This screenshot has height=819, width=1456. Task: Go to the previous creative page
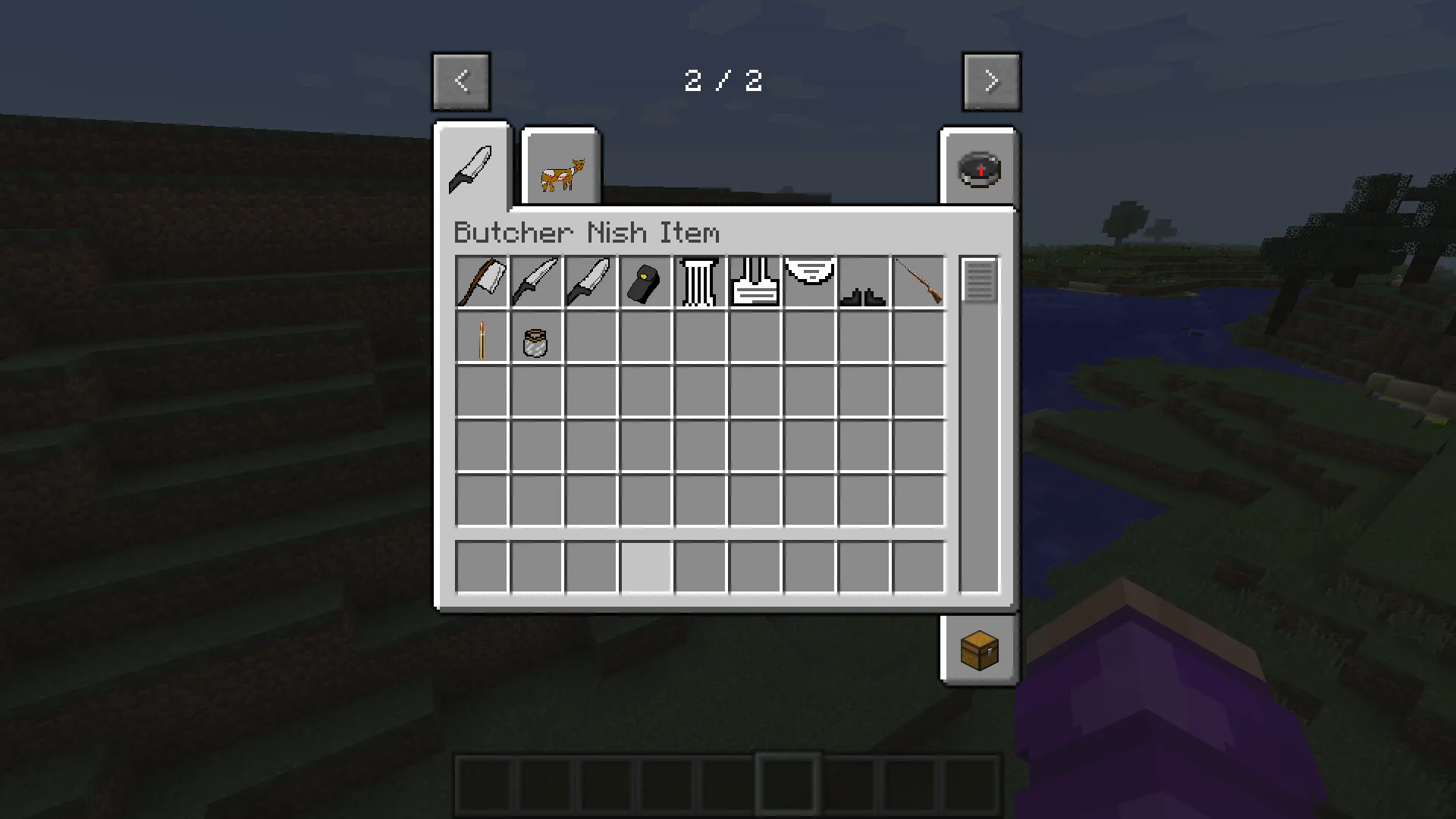coord(460,81)
